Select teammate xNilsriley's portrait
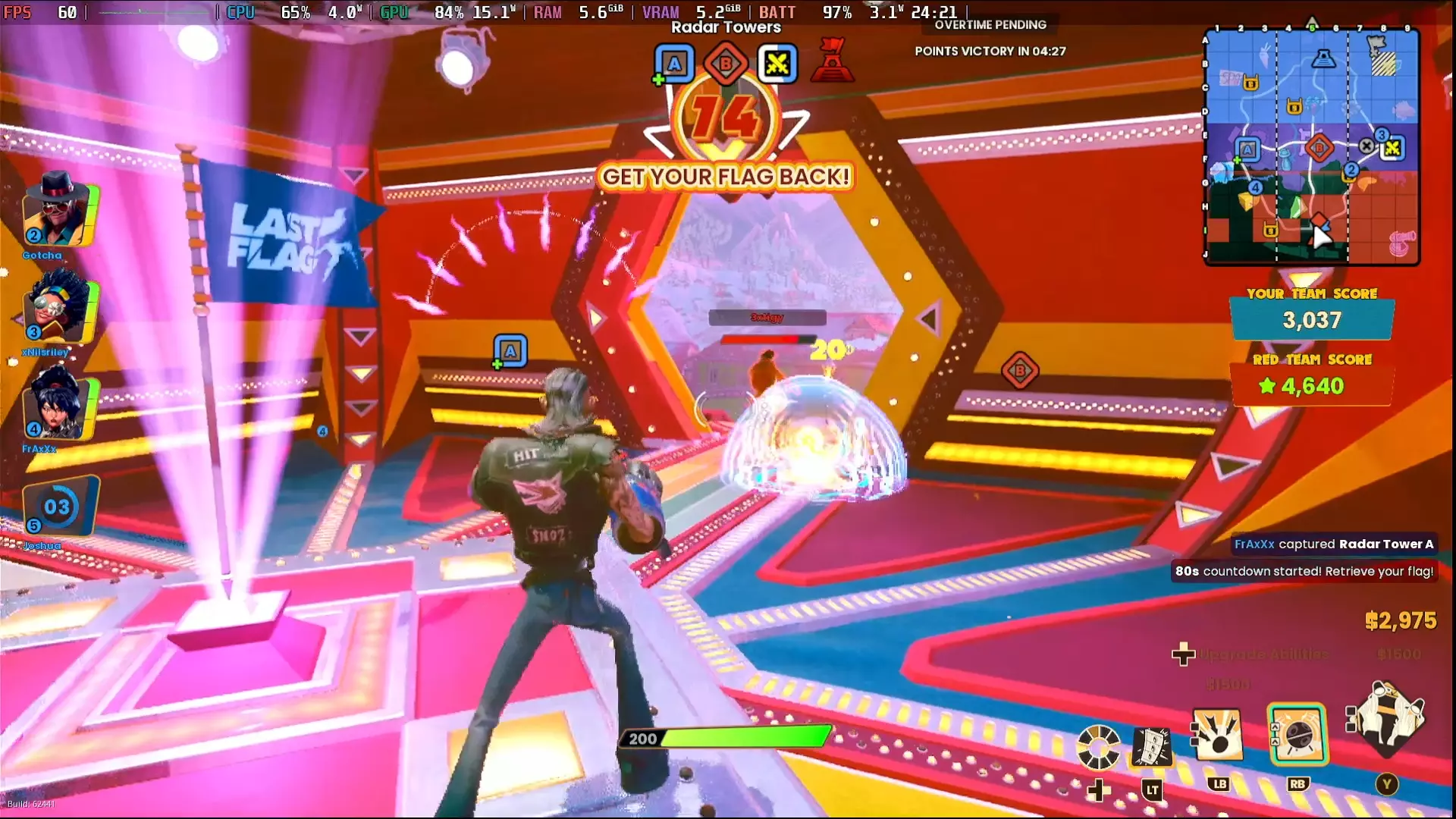1456x819 pixels. (58, 309)
